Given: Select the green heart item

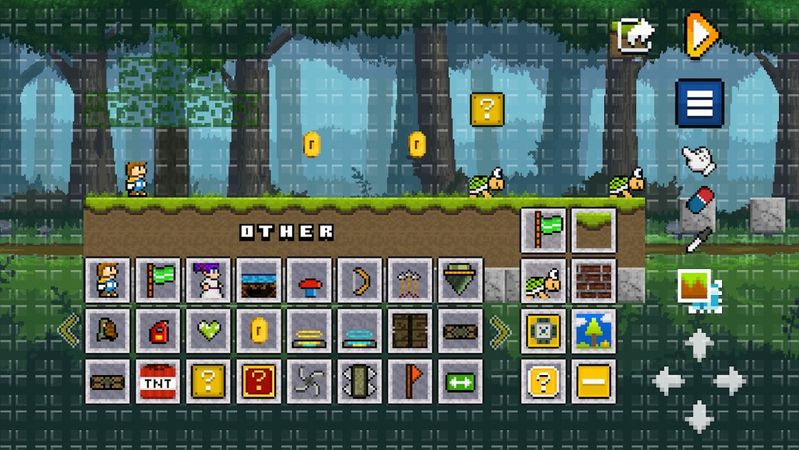Looking at the screenshot, I should point(208,330).
